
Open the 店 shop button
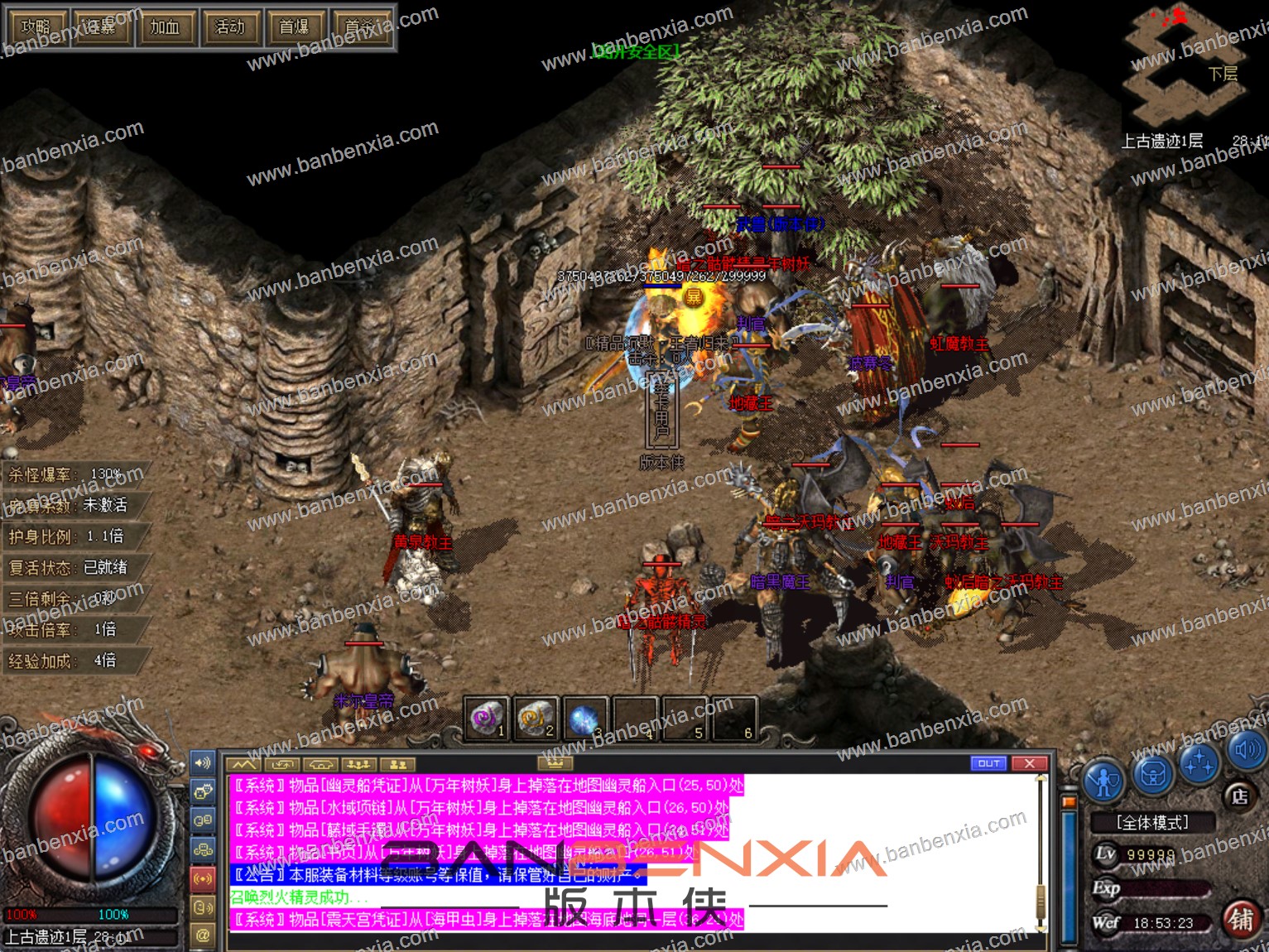click(1239, 796)
